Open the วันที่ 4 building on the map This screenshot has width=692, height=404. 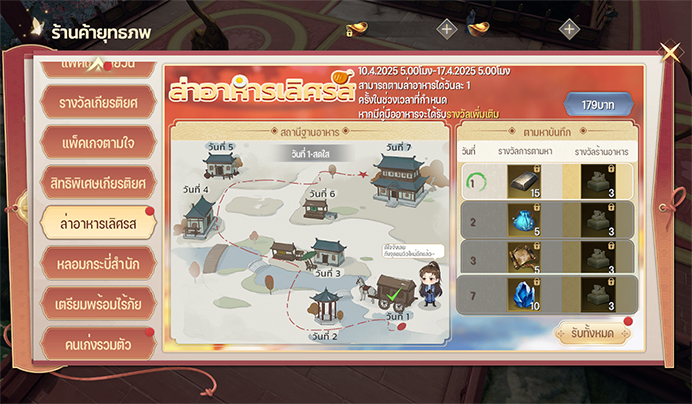[201, 210]
